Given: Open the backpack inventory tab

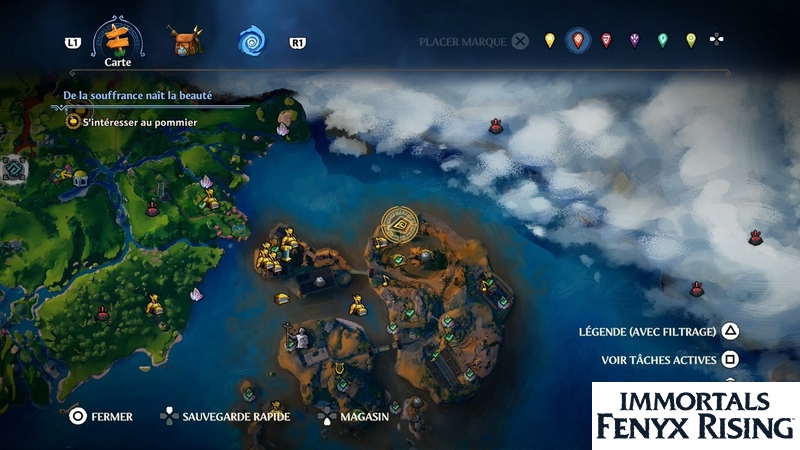Looking at the screenshot, I should click(183, 42).
